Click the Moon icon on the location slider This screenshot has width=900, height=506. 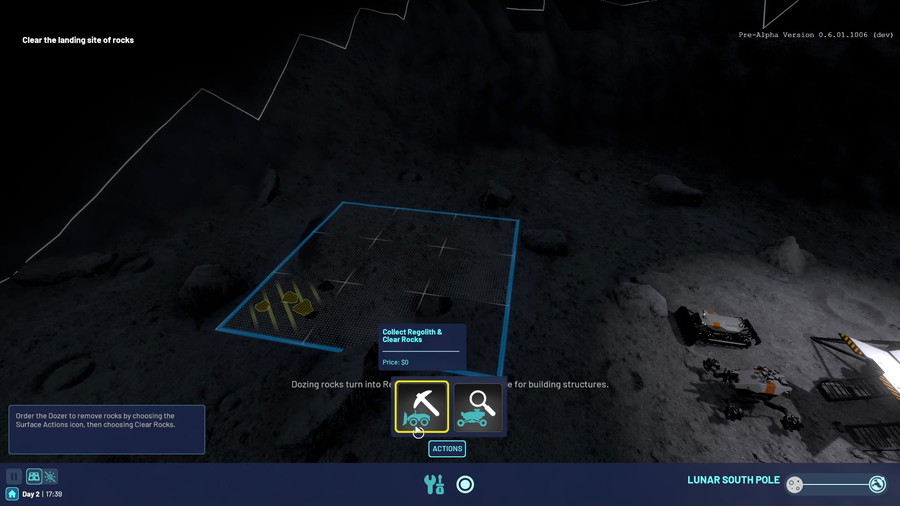[x=795, y=485]
